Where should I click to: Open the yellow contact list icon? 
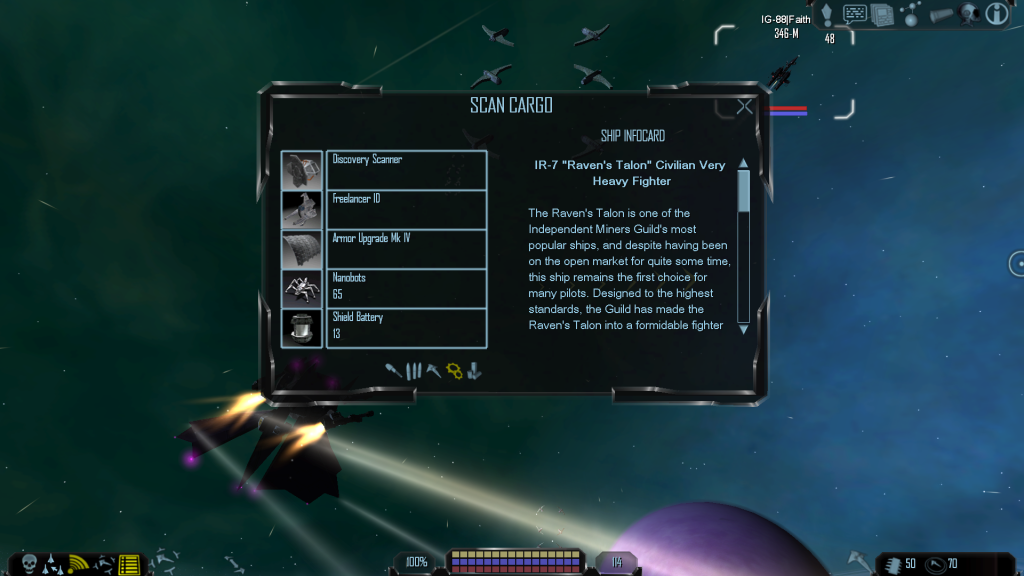pyautogui.click(x=129, y=564)
